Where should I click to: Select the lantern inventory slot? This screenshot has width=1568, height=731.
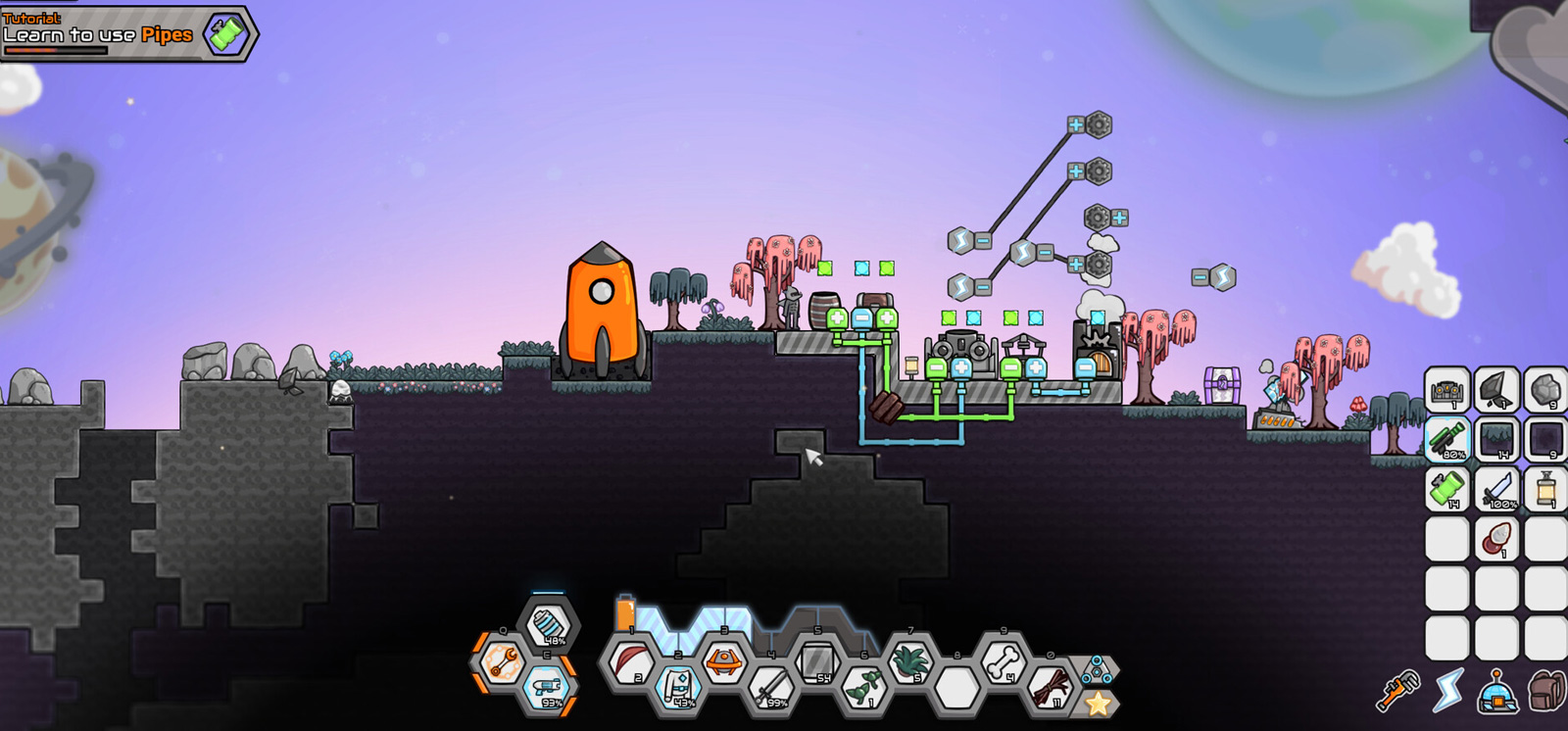point(1545,489)
